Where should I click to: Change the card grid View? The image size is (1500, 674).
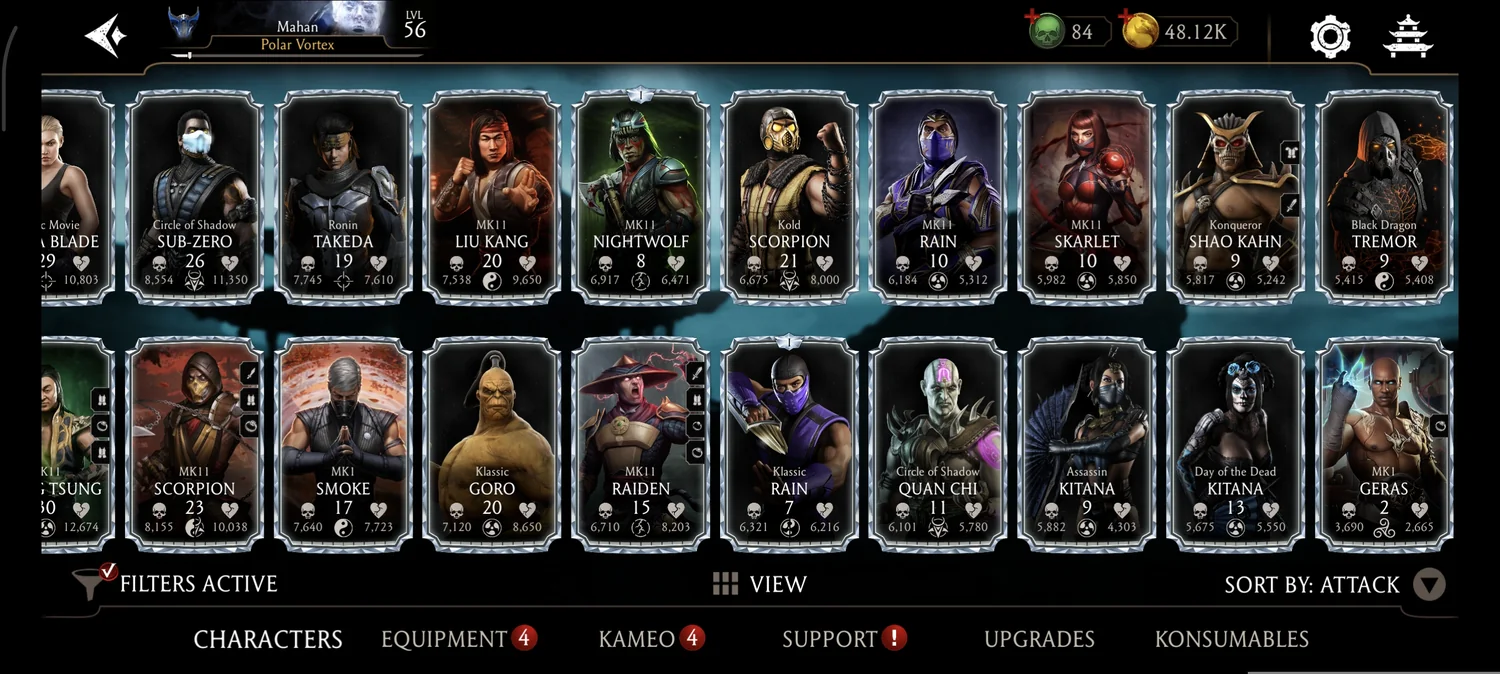759,585
